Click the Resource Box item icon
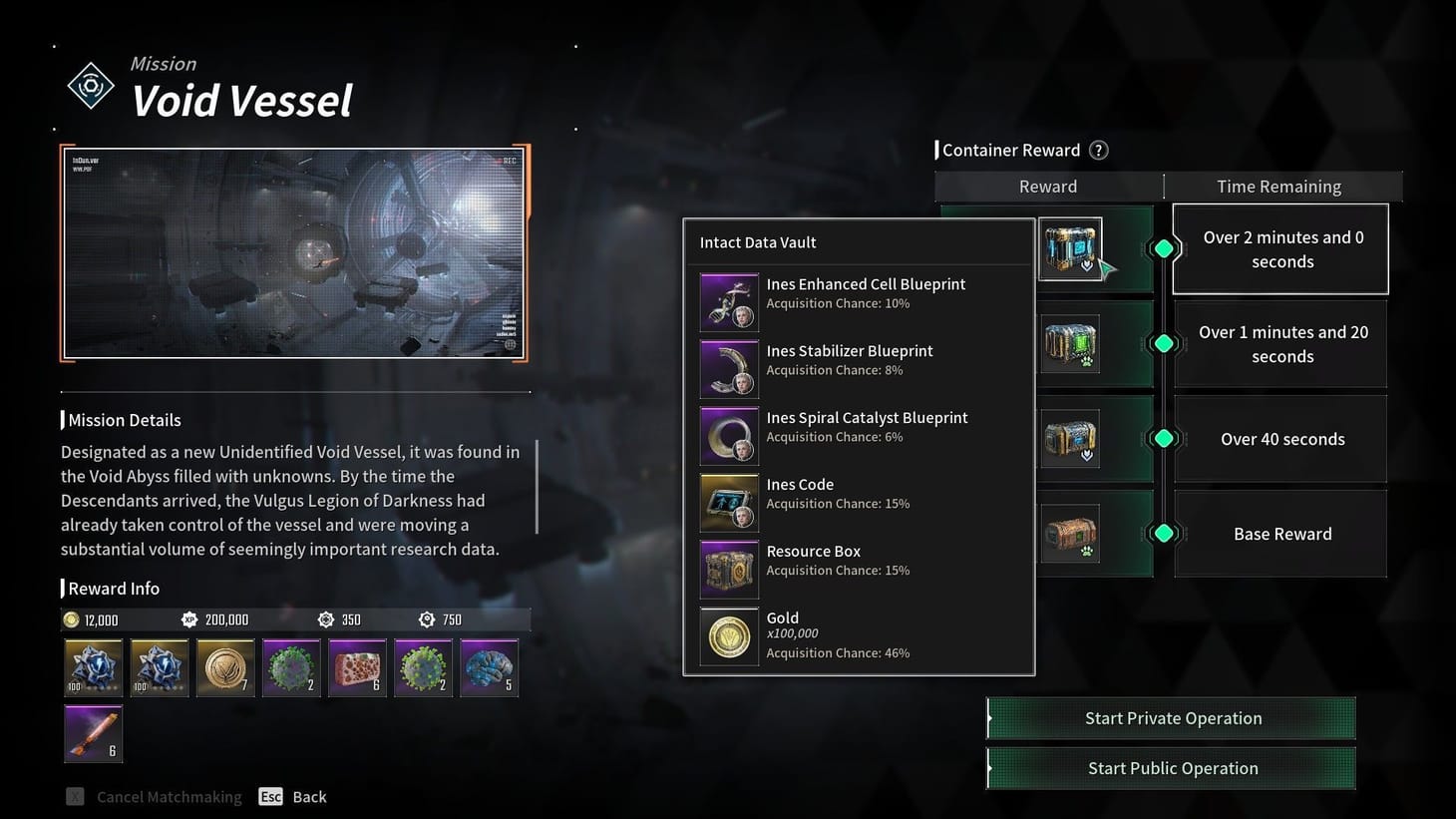Viewport: 1456px width, 819px height. 728,569
